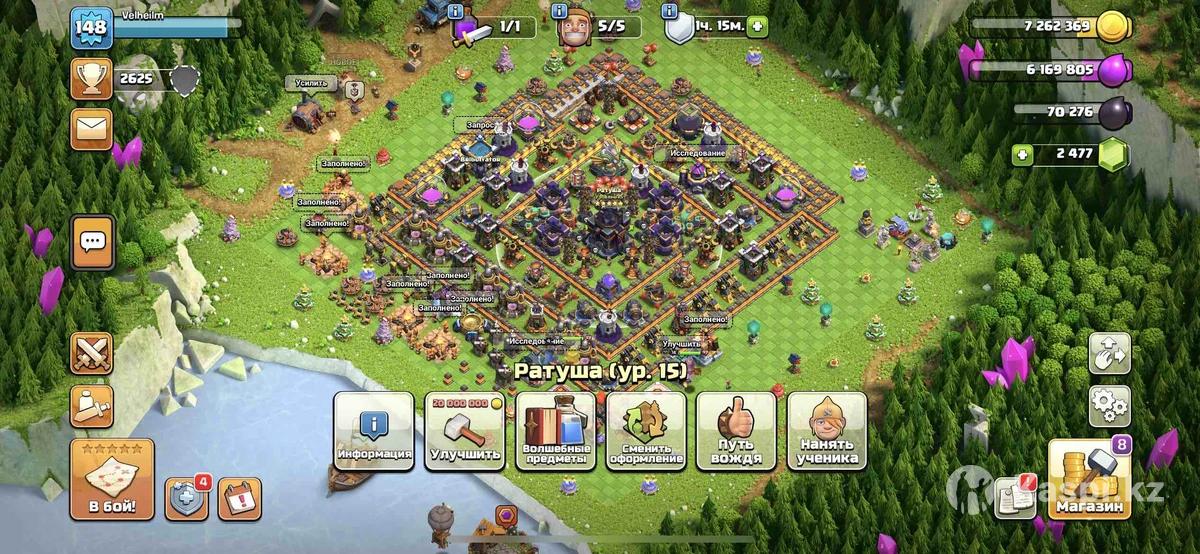
Task: Open the crossed swords war button
Action: coord(91,353)
